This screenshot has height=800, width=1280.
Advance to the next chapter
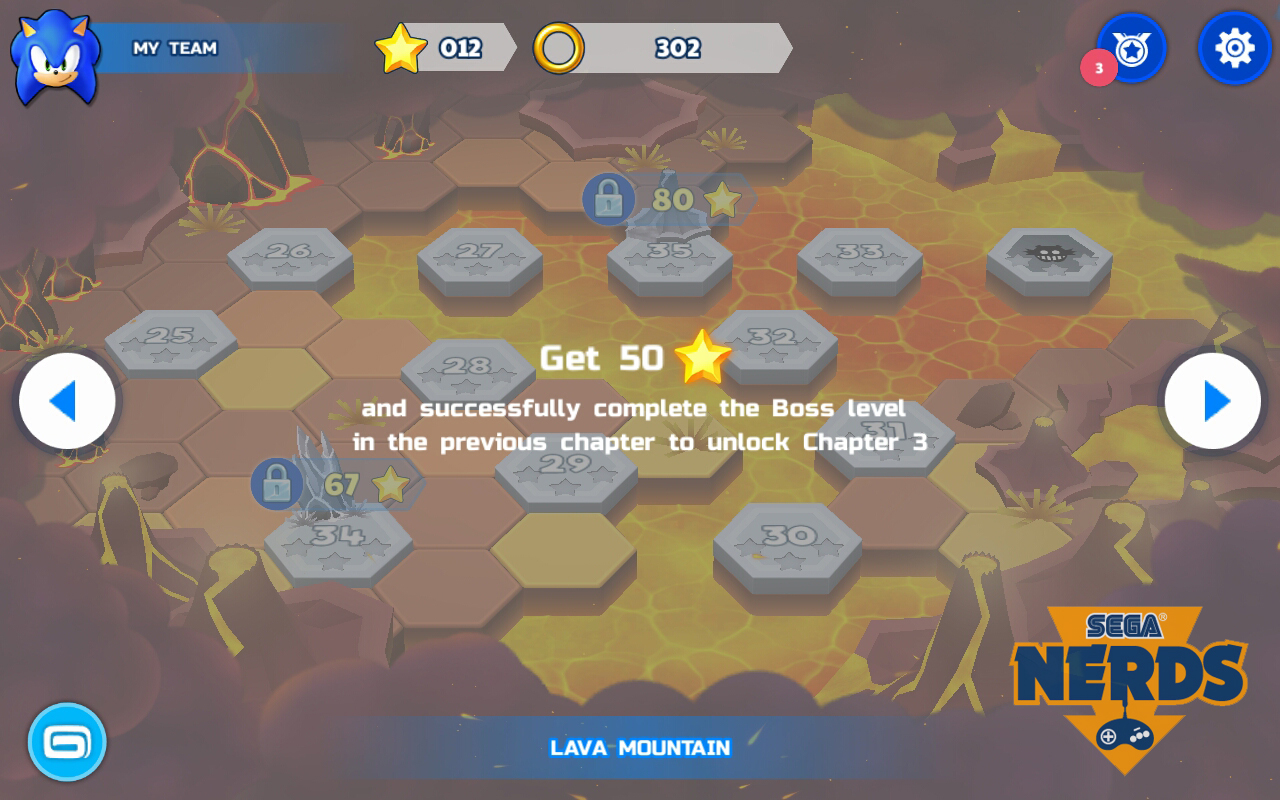coord(1212,401)
